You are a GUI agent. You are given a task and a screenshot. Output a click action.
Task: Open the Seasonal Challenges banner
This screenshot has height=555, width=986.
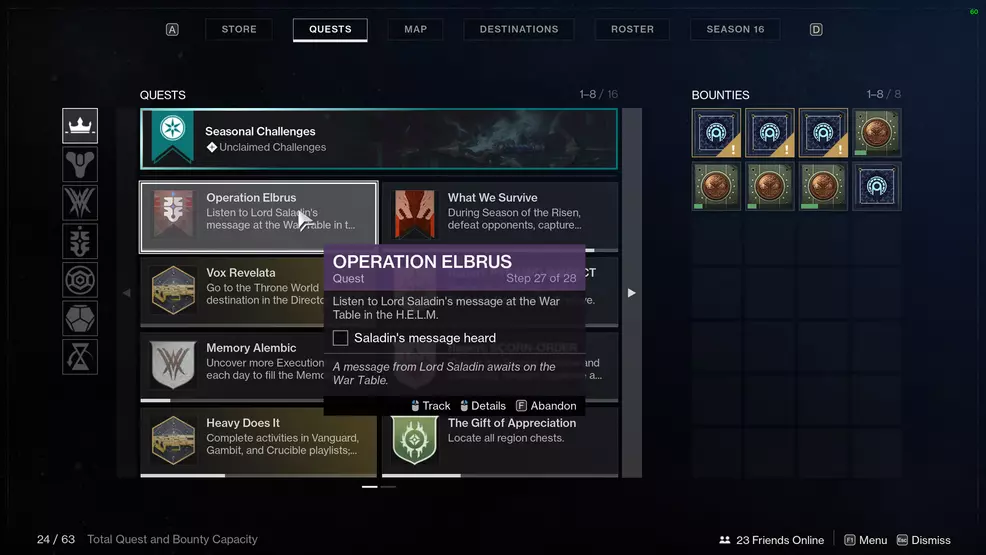[379, 139]
